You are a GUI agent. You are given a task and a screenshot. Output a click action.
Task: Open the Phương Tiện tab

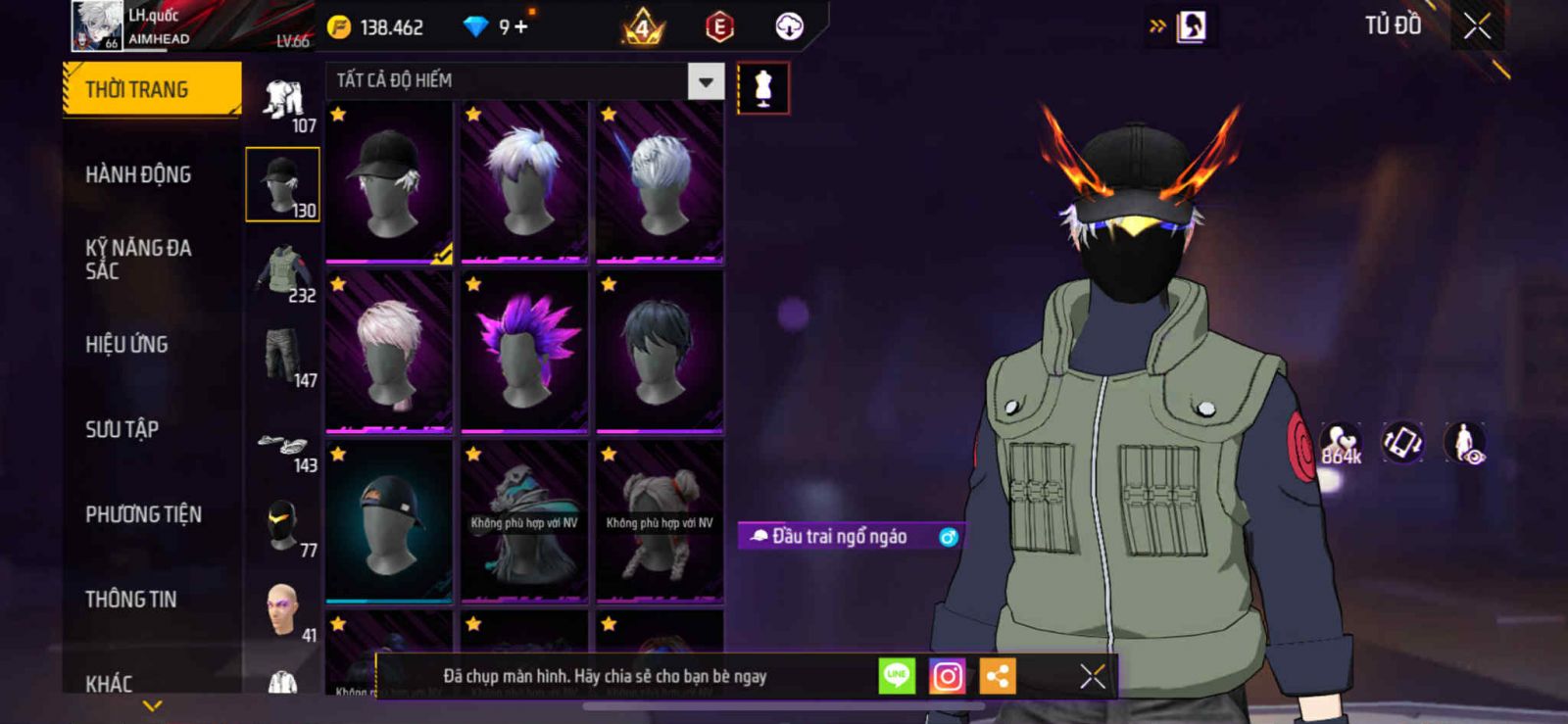(143, 514)
